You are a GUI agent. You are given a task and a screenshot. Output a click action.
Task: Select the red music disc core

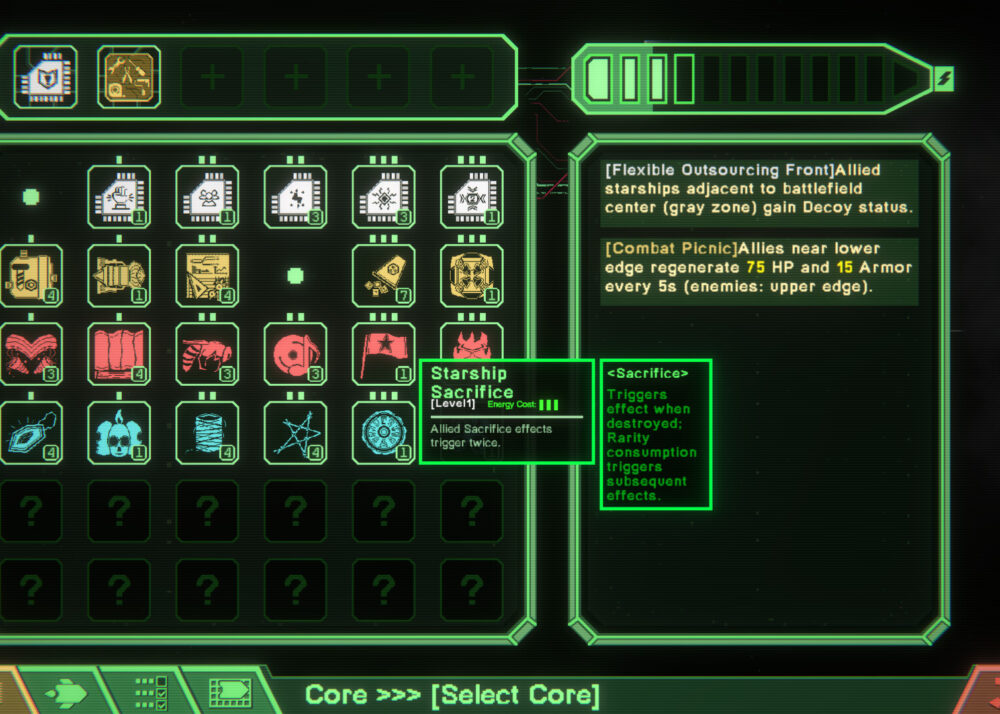tap(295, 353)
